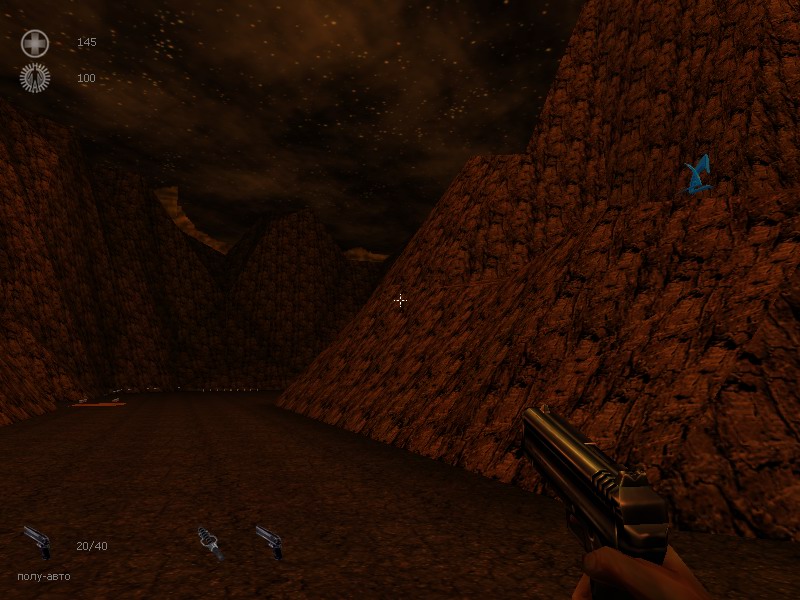Select the combat knife weapon icon
Viewport: 800px width, 600px height.
(209, 542)
